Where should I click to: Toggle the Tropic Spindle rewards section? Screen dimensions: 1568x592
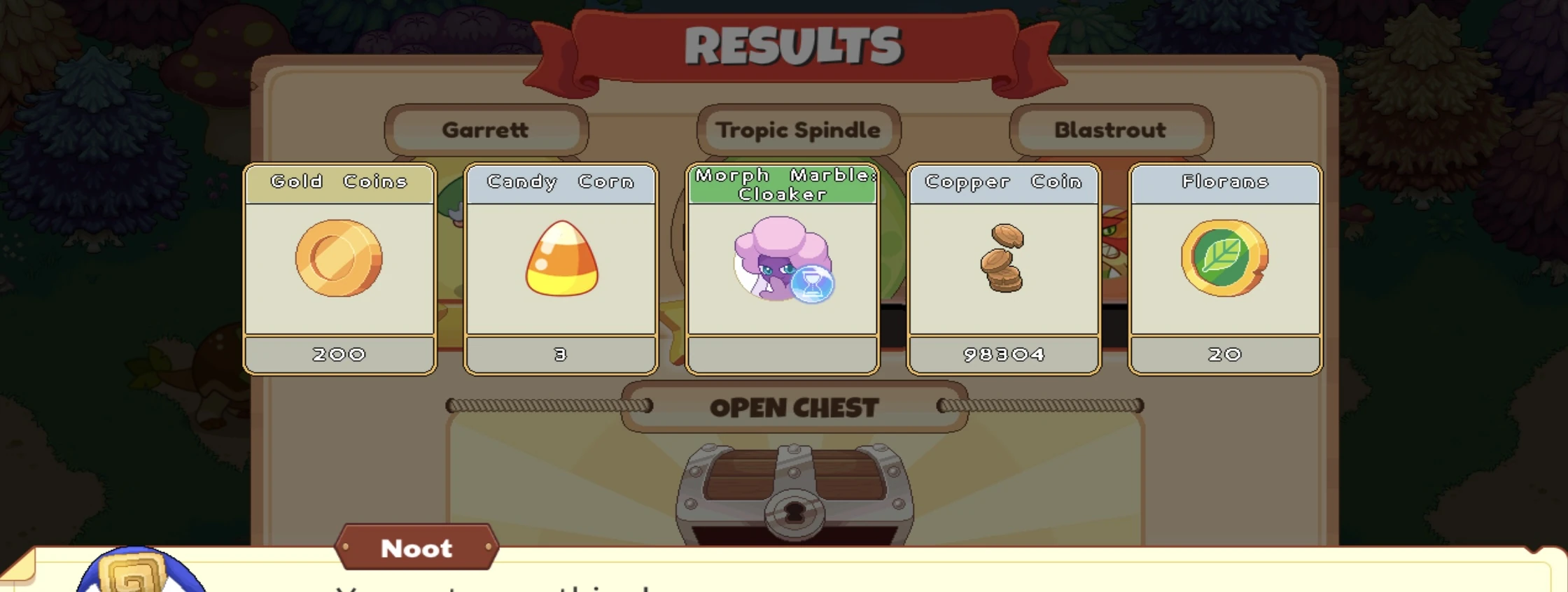pyautogui.click(x=798, y=129)
